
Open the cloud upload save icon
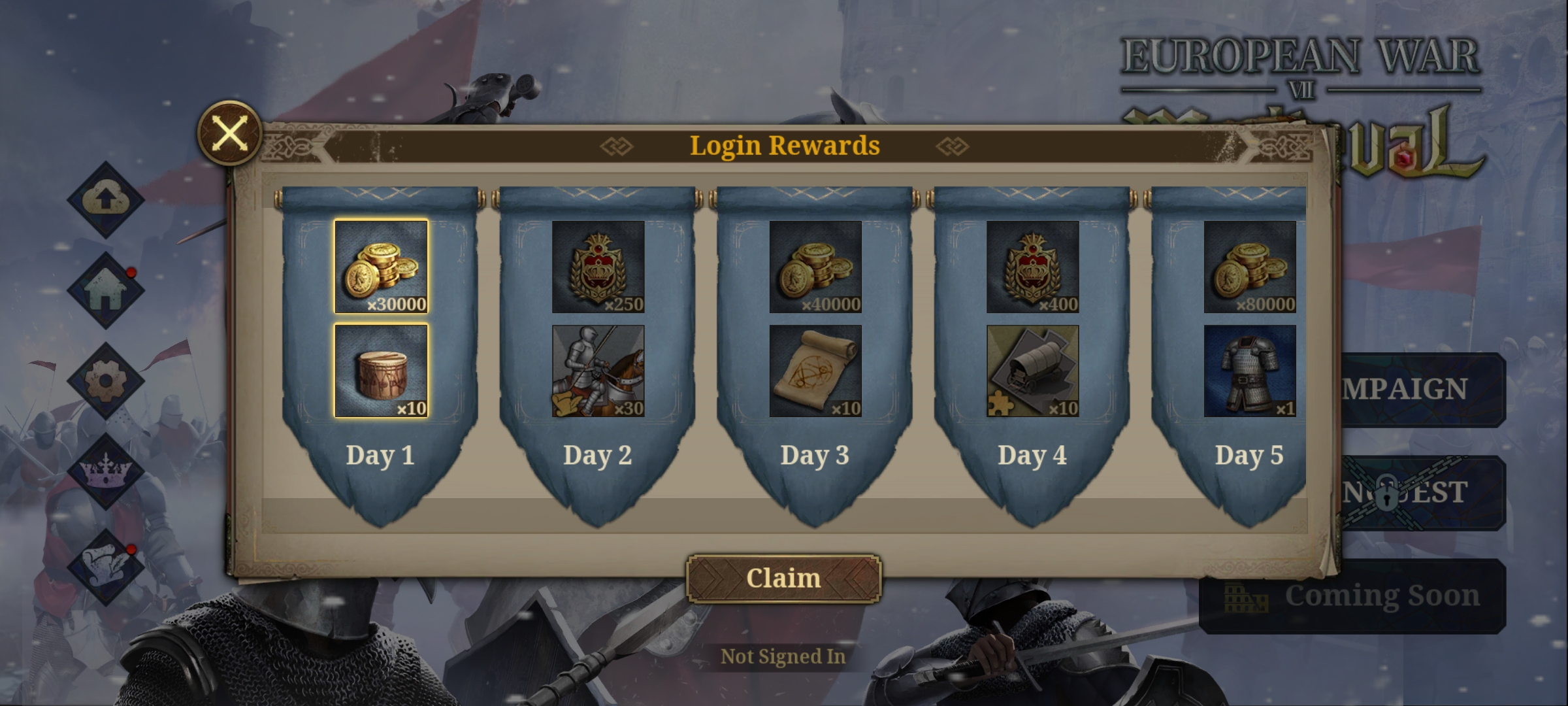pyautogui.click(x=105, y=199)
